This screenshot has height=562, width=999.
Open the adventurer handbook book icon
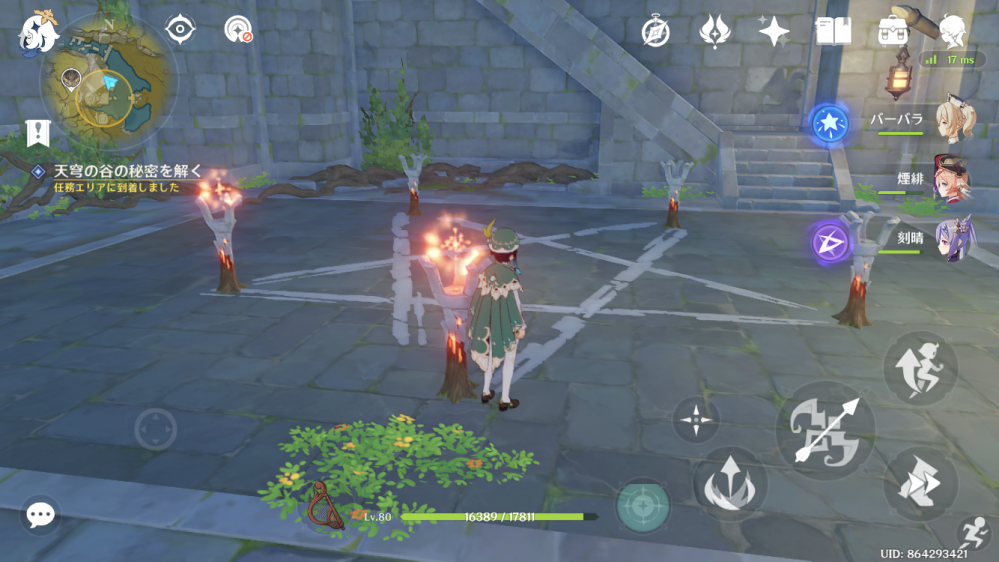click(x=833, y=32)
